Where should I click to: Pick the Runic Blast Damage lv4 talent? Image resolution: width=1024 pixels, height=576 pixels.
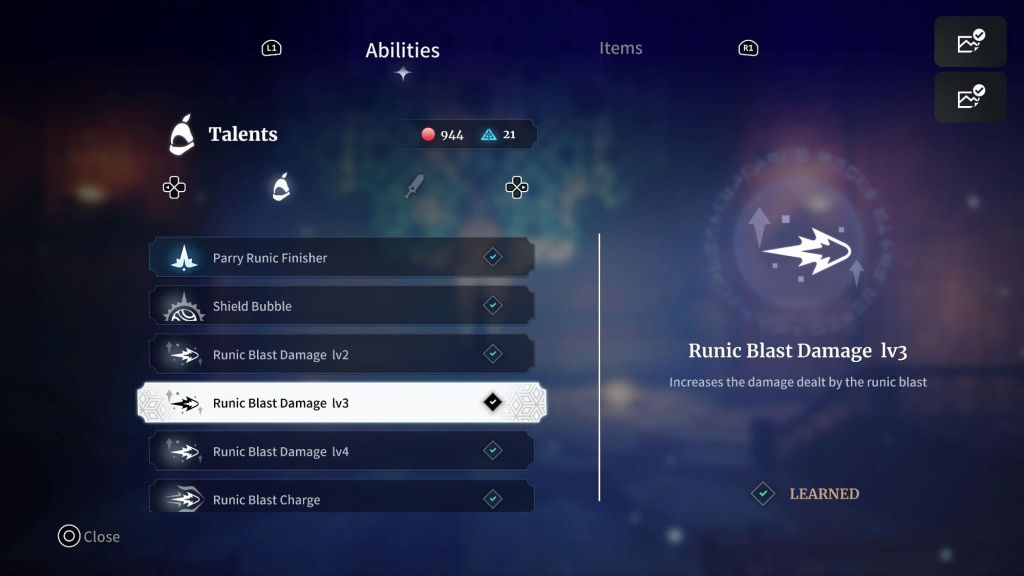click(341, 451)
